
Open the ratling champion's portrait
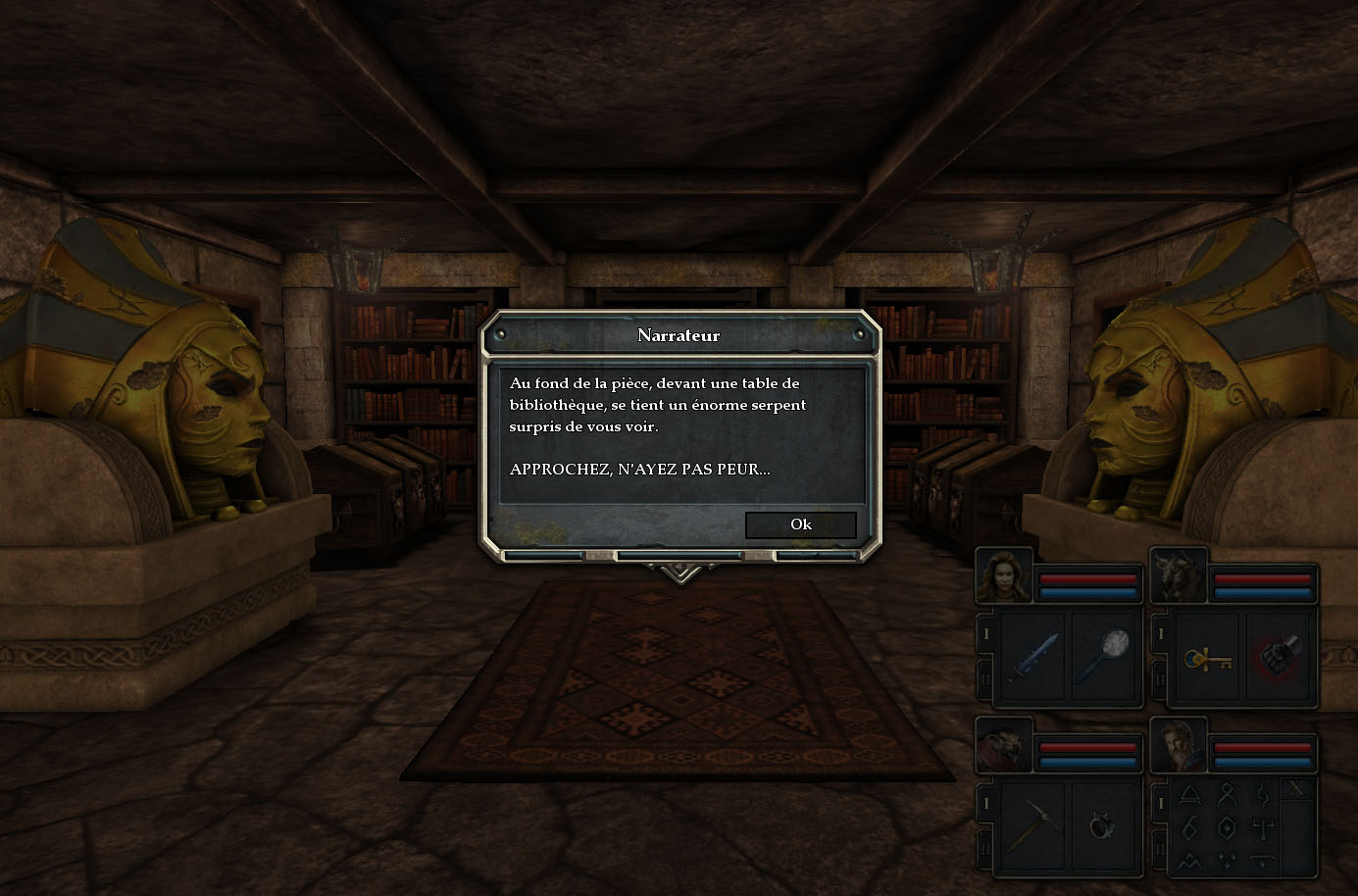[x=1003, y=746]
